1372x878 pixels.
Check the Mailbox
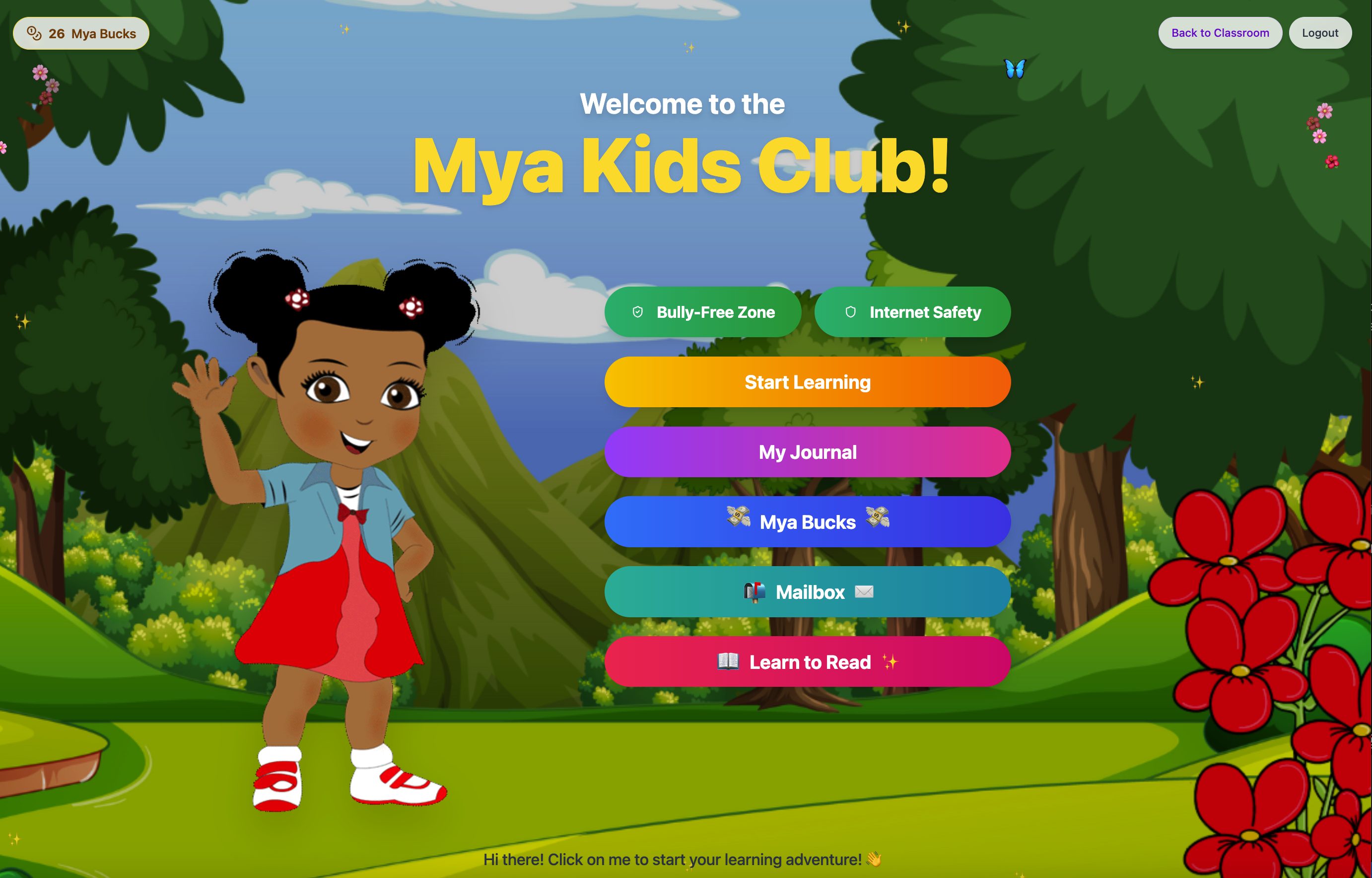click(x=807, y=592)
